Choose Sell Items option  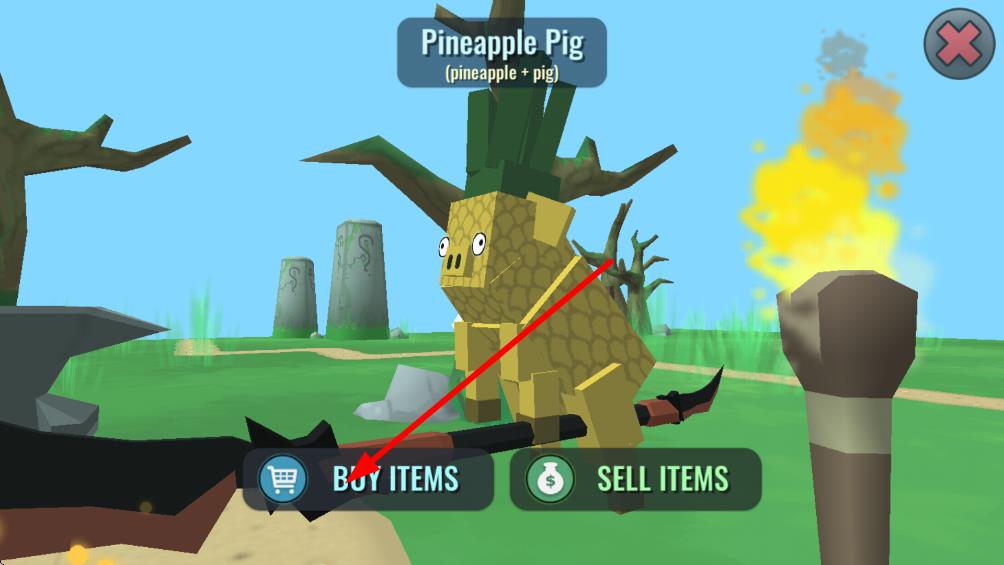tap(635, 479)
